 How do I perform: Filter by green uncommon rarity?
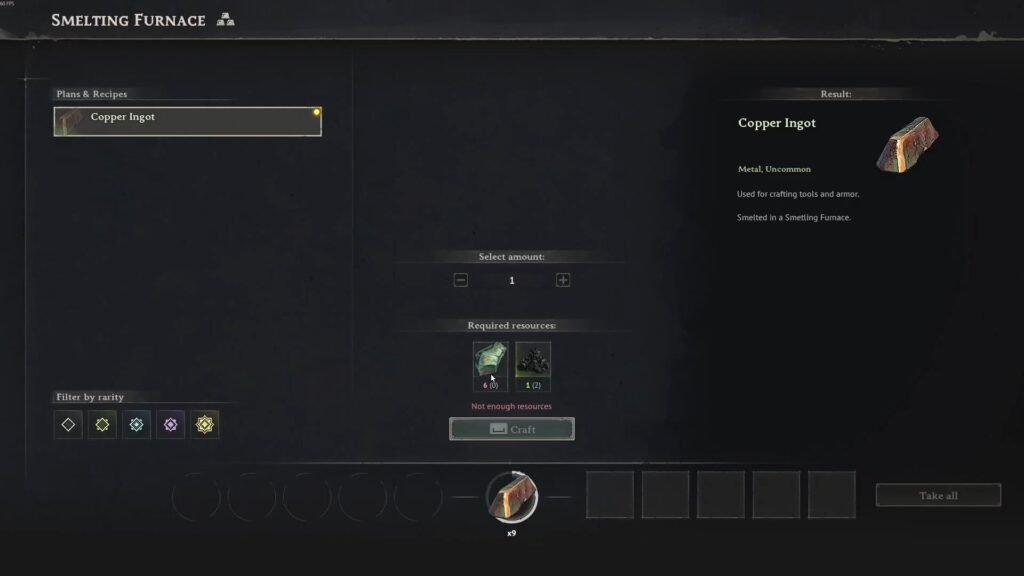pyautogui.click(x=102, y=424)
